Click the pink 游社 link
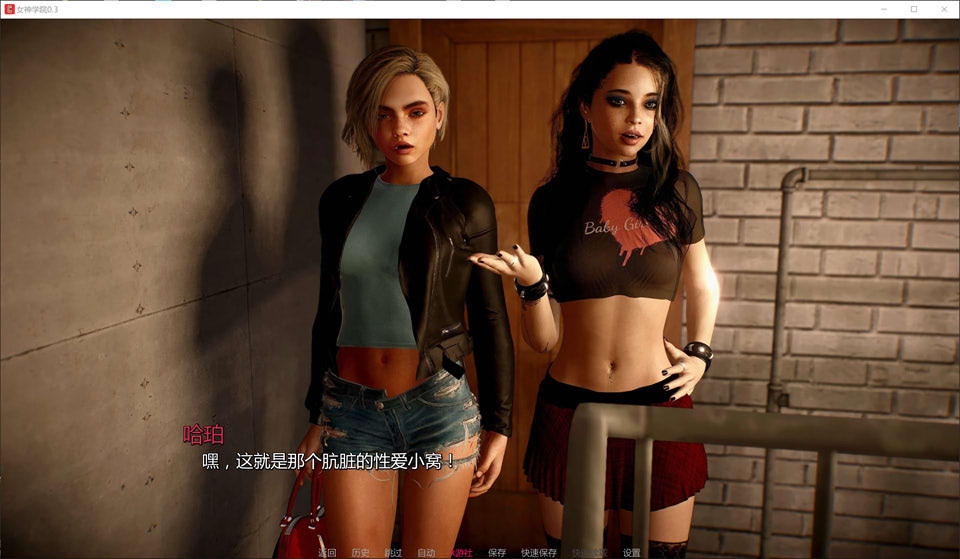Image resolution: width=960 pixels, height=559 pixels. (x=461, y=552)
